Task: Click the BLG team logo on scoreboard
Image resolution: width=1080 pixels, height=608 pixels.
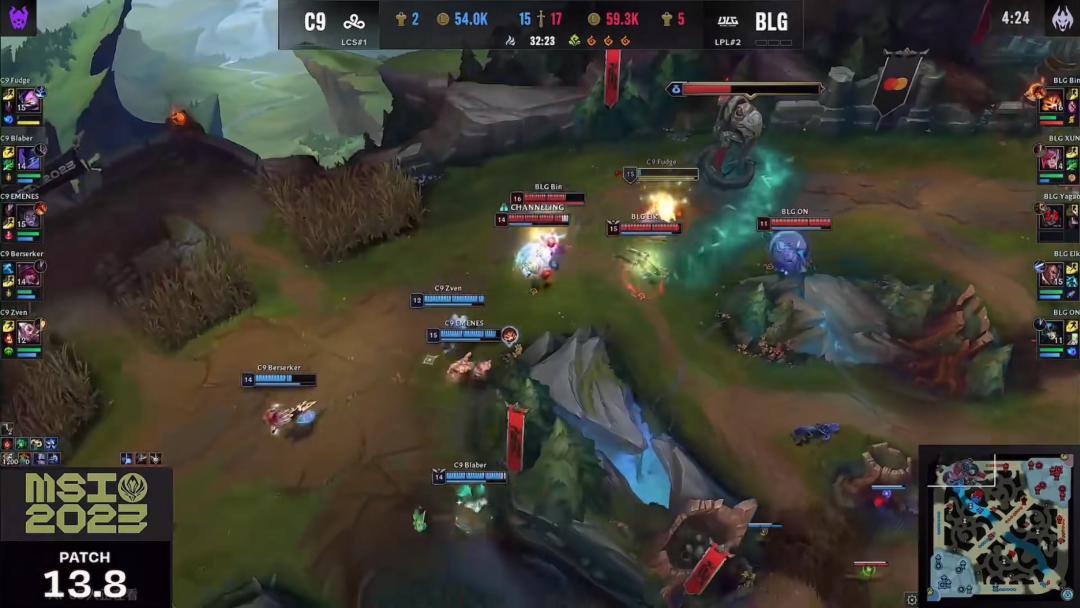Action: (725, 22)
